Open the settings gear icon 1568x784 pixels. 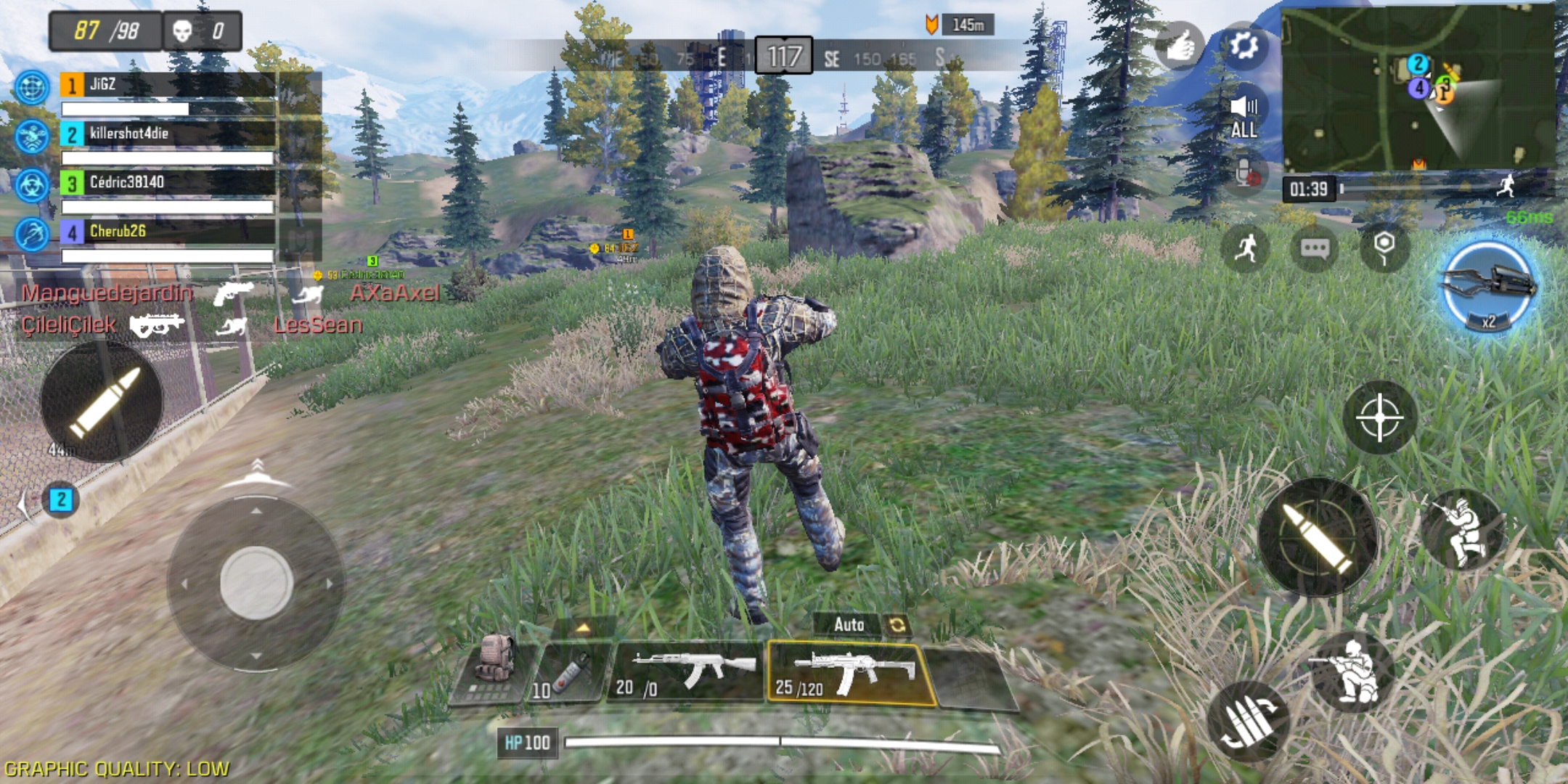click(x=1244, y=46)
